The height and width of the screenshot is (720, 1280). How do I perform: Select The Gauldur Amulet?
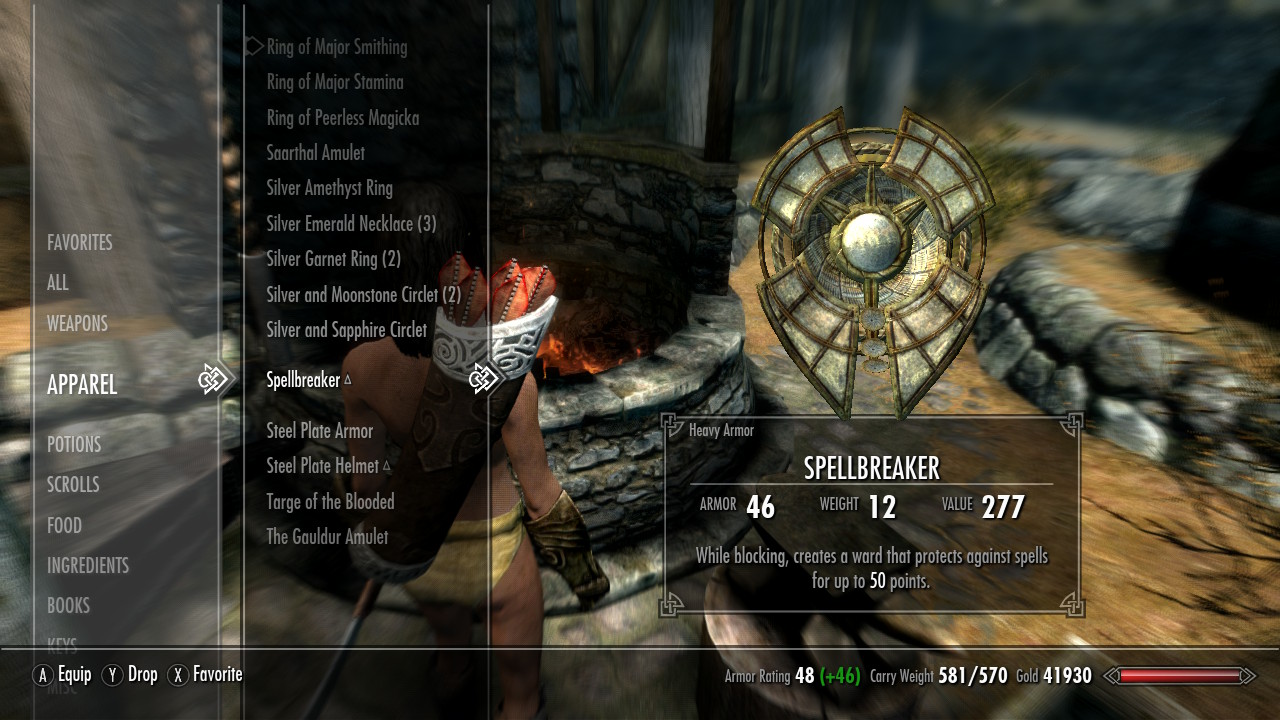coord(327,537)
